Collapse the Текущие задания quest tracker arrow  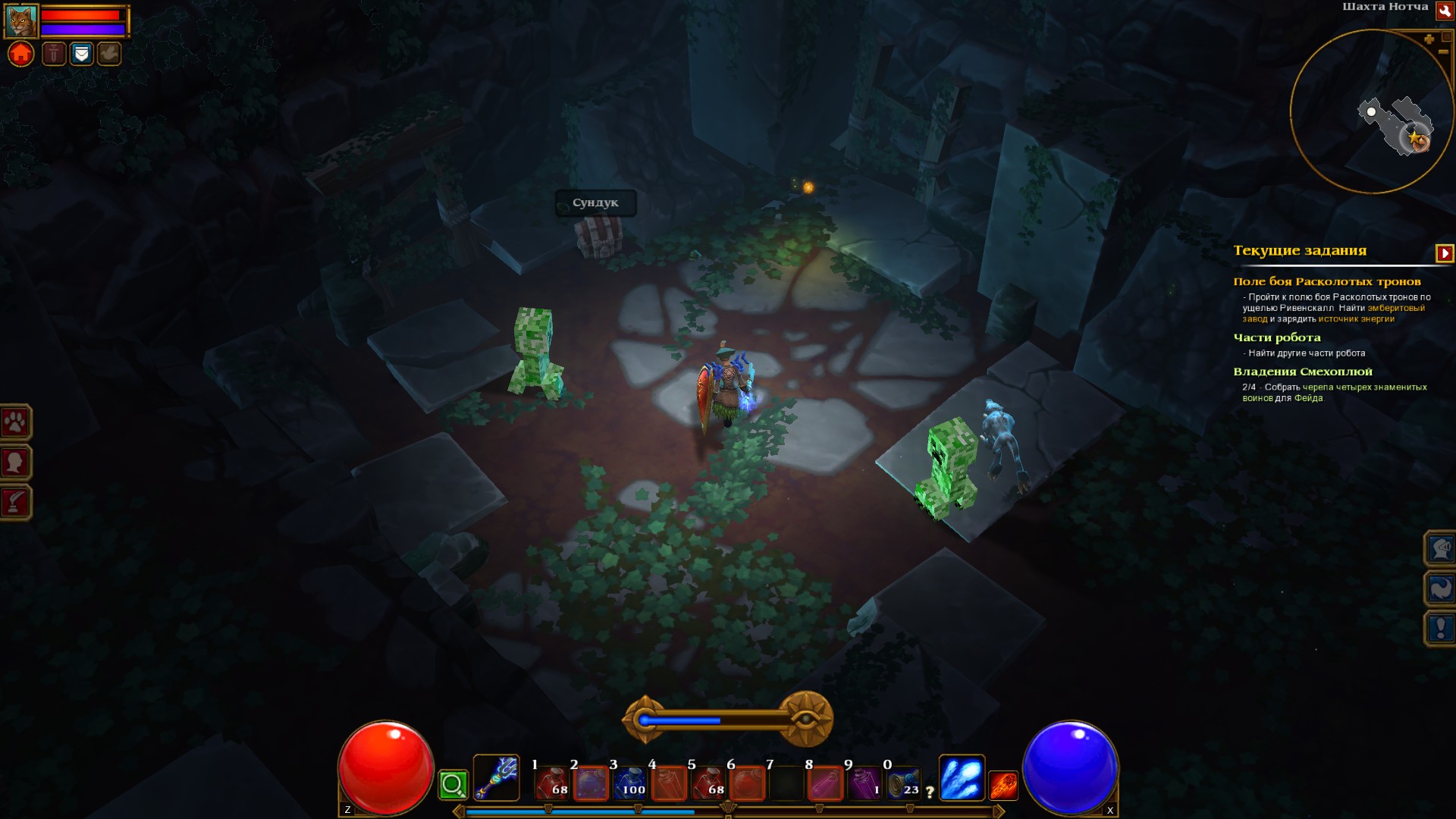(1446, 252)
